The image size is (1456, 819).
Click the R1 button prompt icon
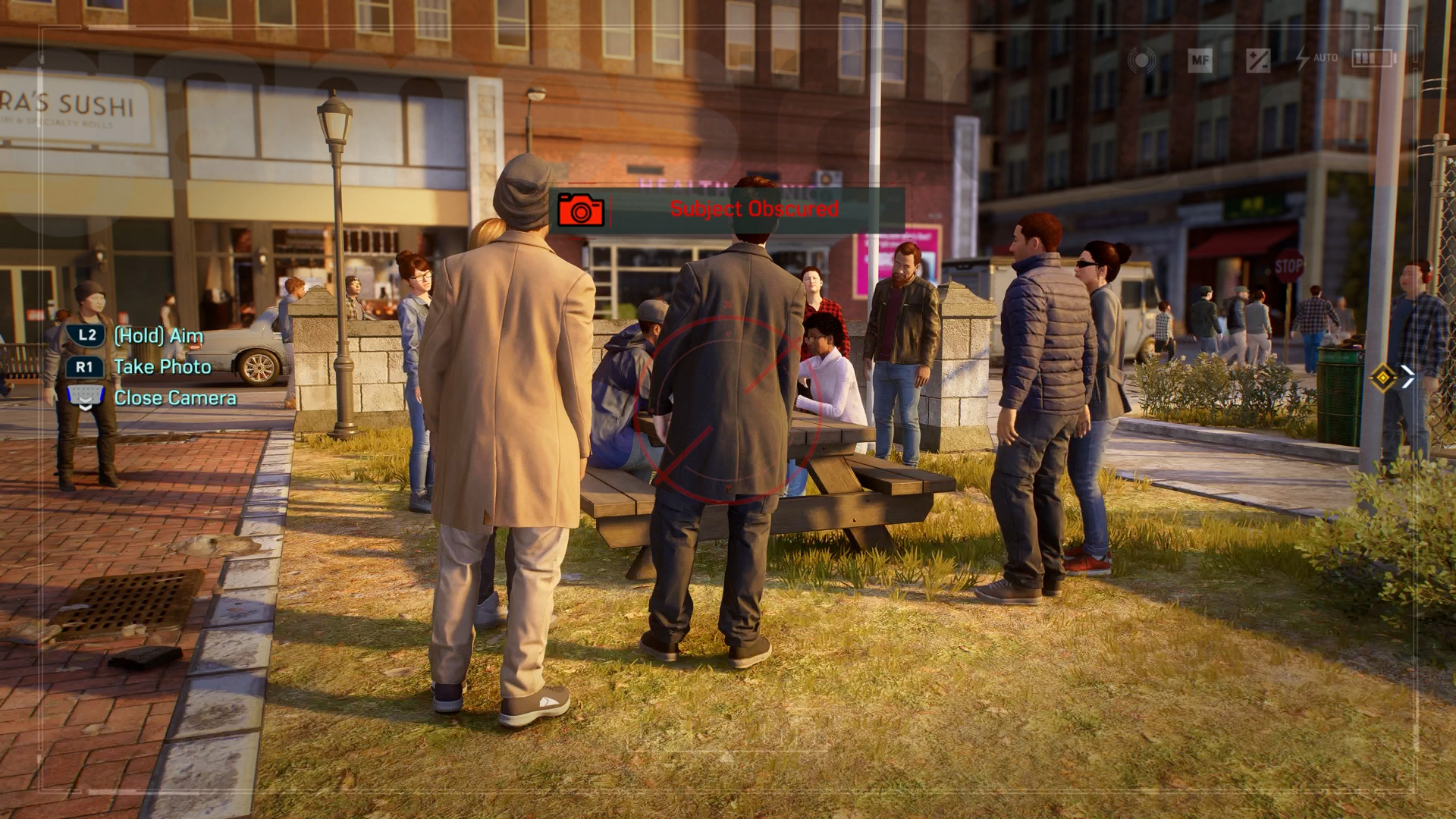pyautogui.click(x=83, y=366)
